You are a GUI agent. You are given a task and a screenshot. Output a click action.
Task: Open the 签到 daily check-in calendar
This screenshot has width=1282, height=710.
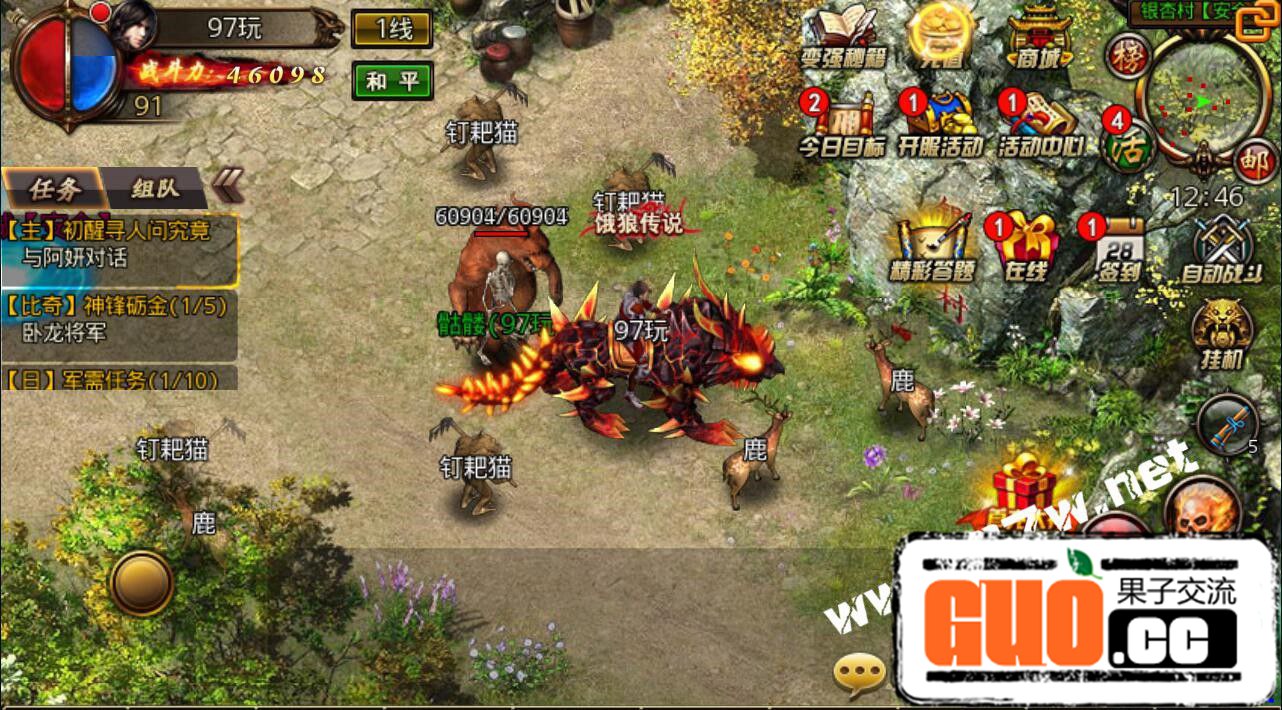click(x=1119, y=246)
